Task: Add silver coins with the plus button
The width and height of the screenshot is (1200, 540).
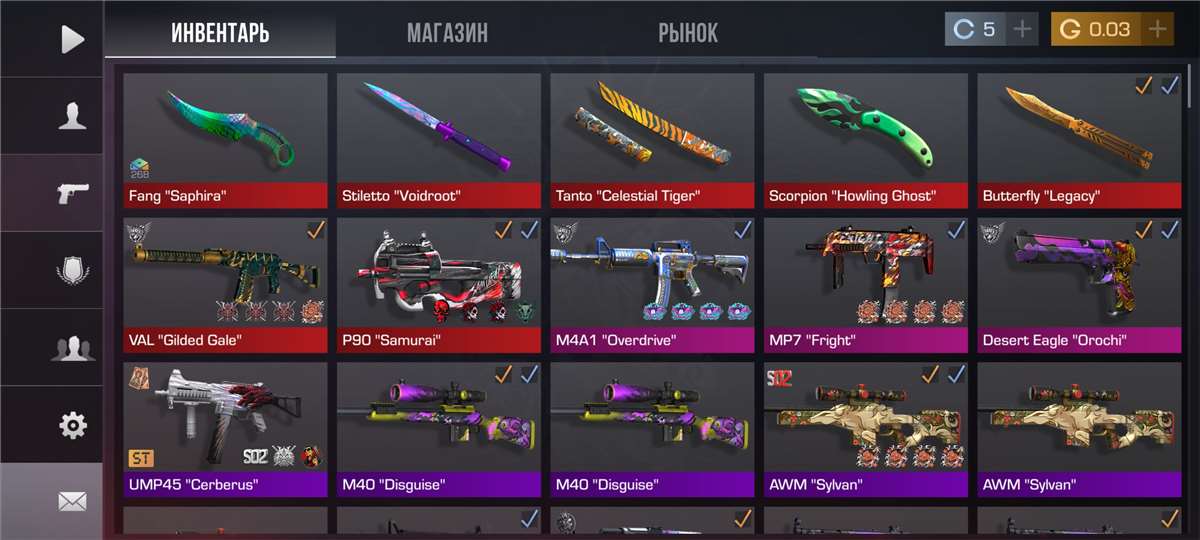Action: 1022,30
